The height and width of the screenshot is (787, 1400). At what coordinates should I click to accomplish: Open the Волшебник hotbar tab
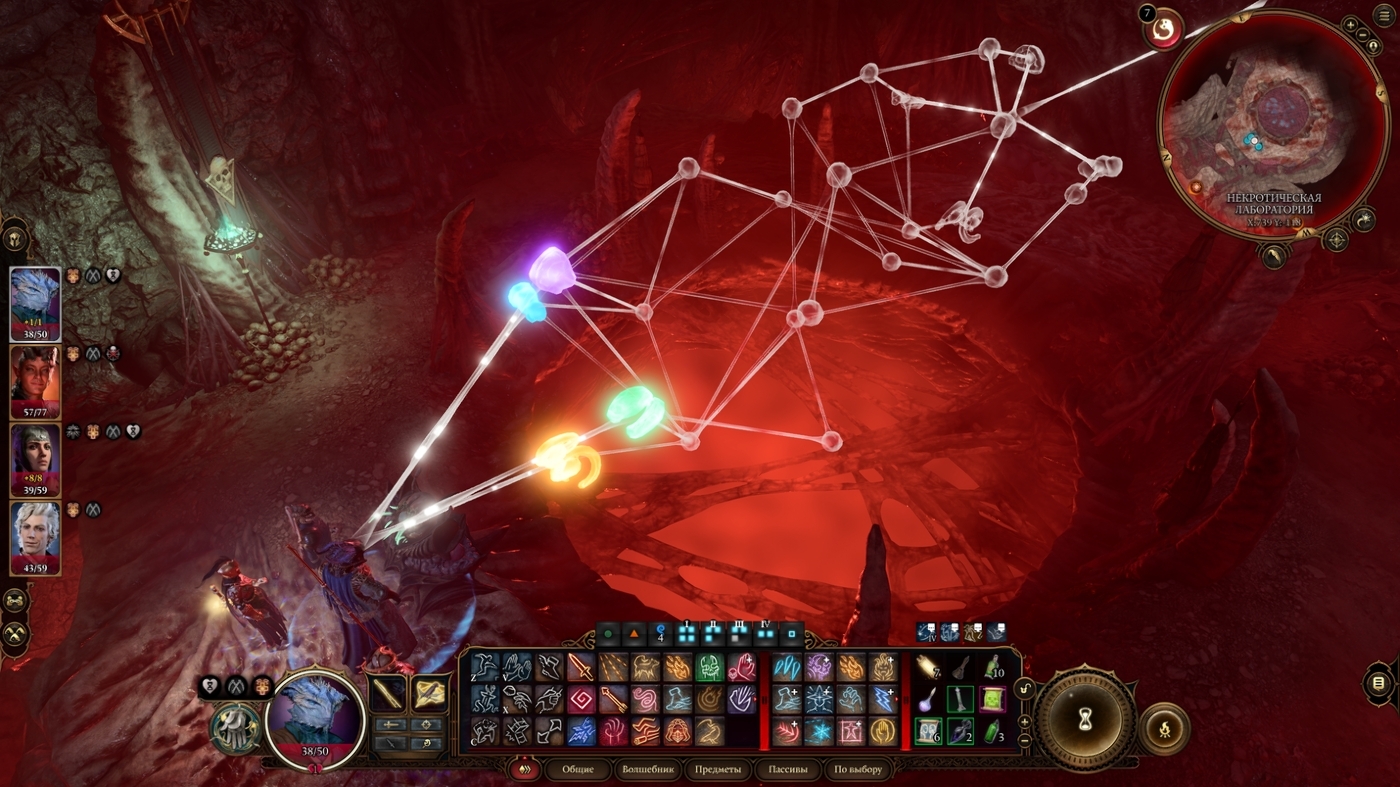[649, 770]
